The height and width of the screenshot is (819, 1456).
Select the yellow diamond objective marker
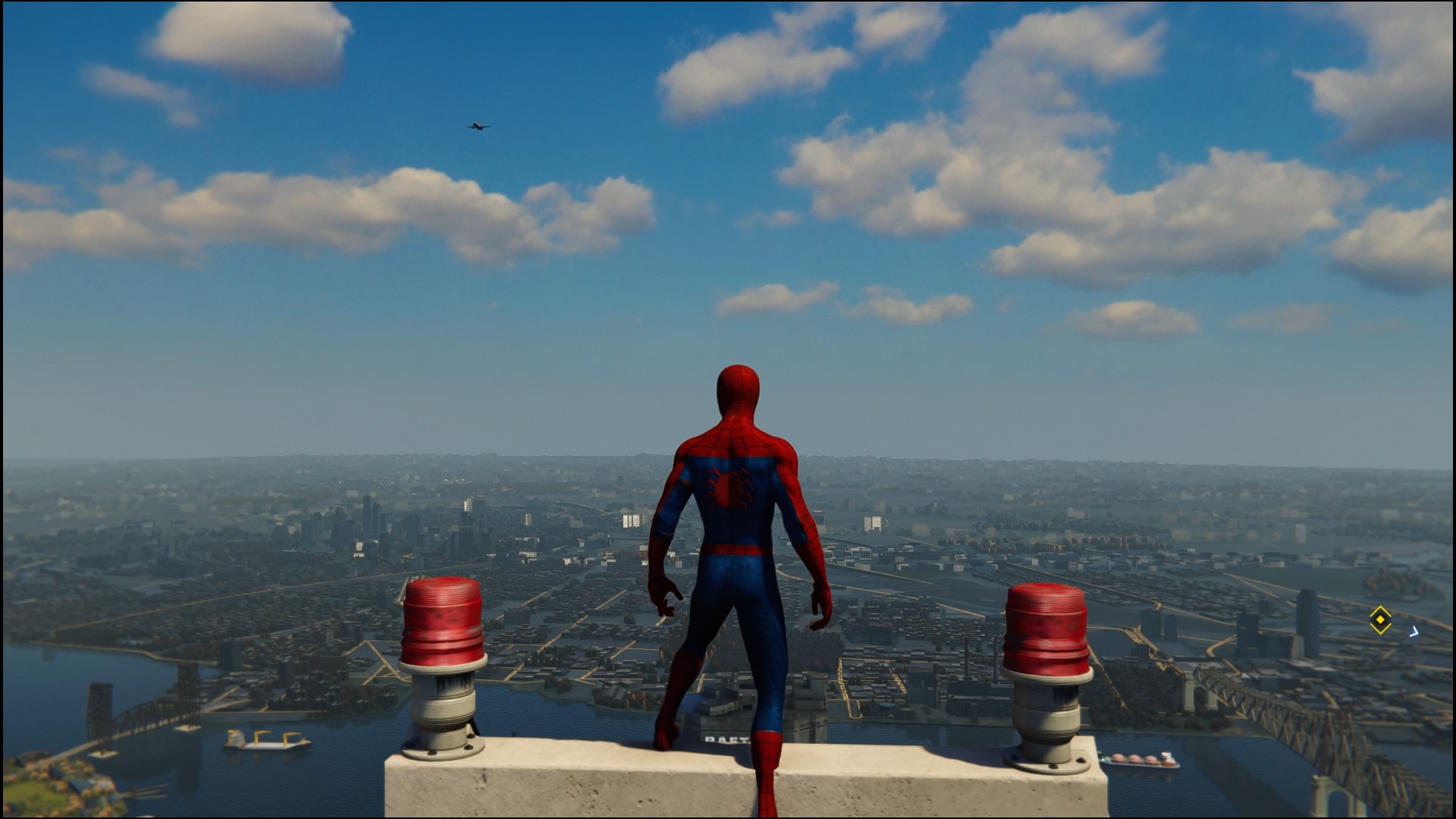(x=1380, y=620)
